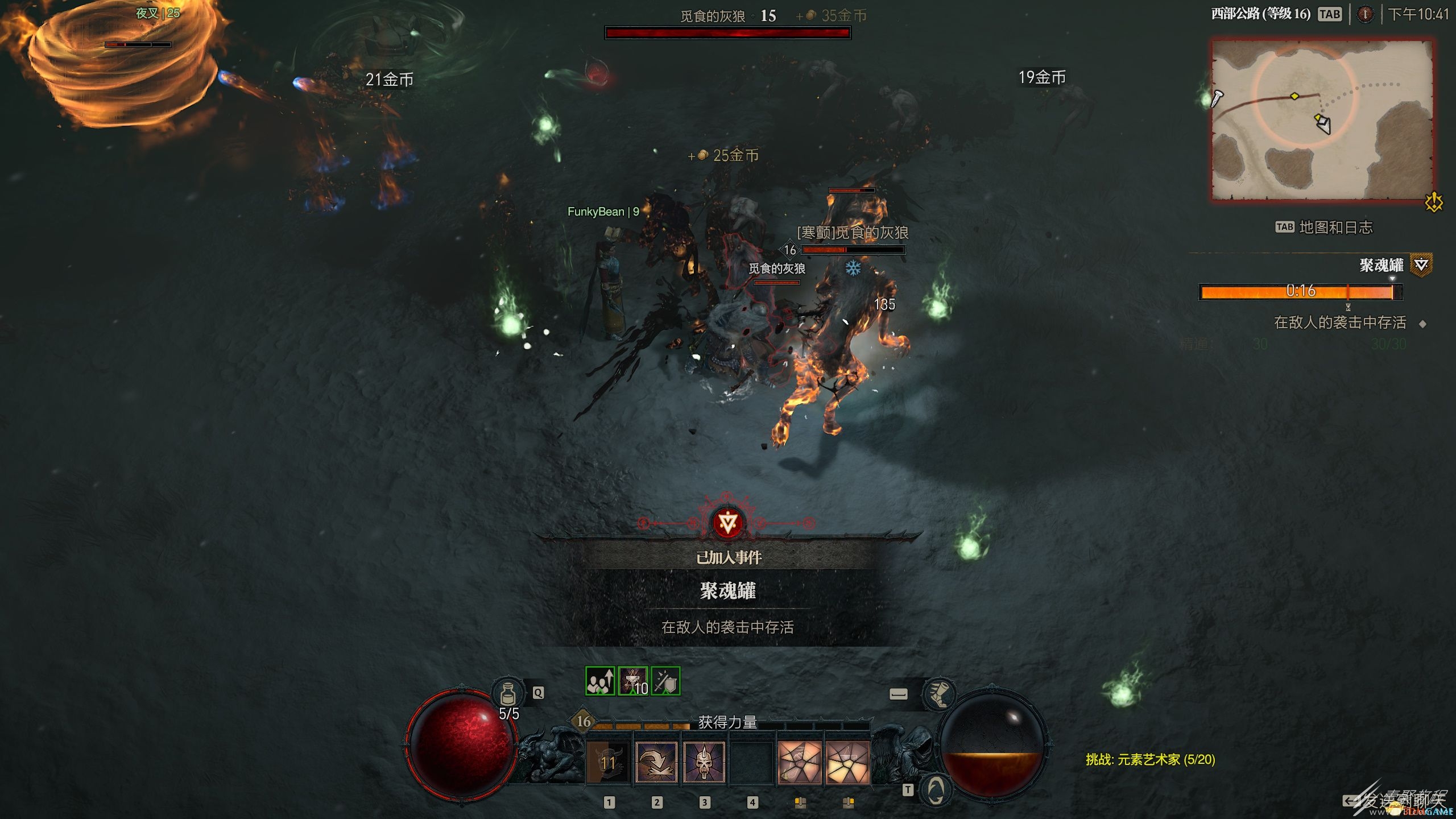Open the town portal swirl icon

(x=936, y=789)
